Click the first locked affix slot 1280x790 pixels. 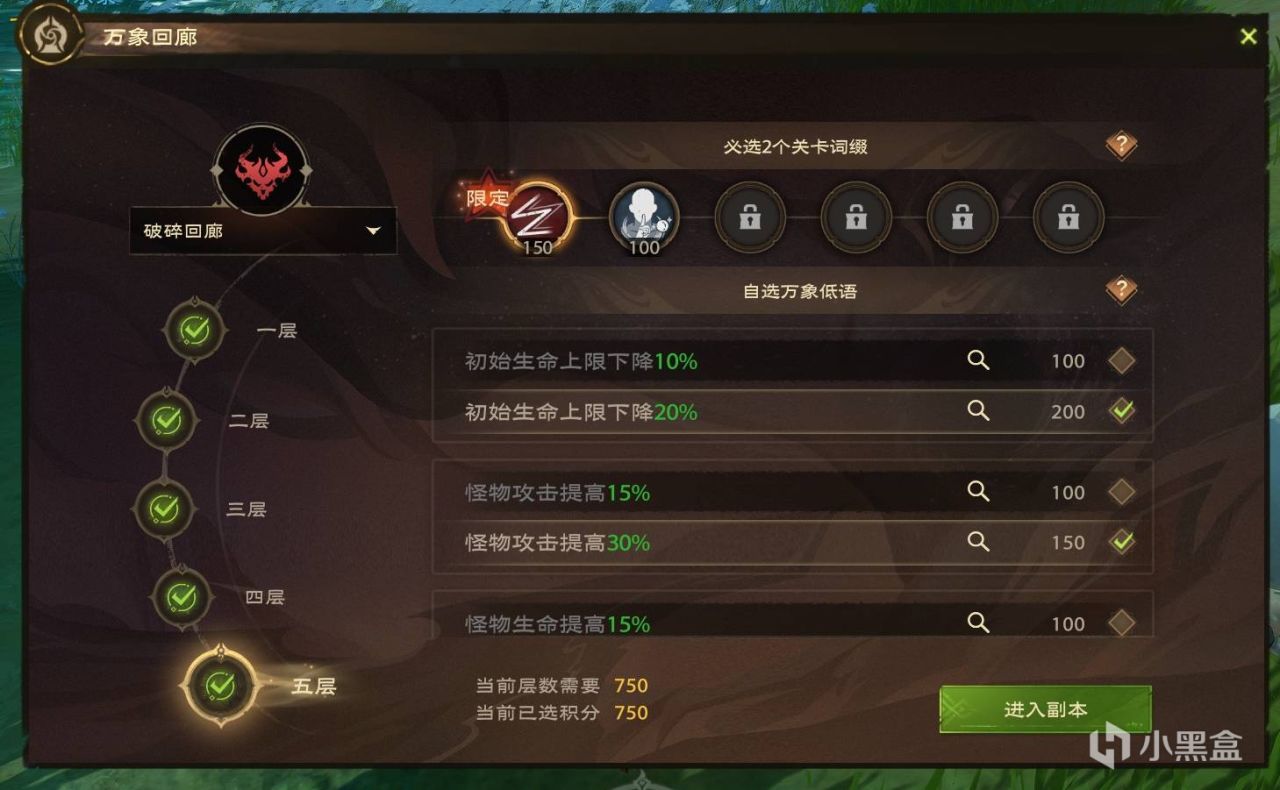point(750,215)
